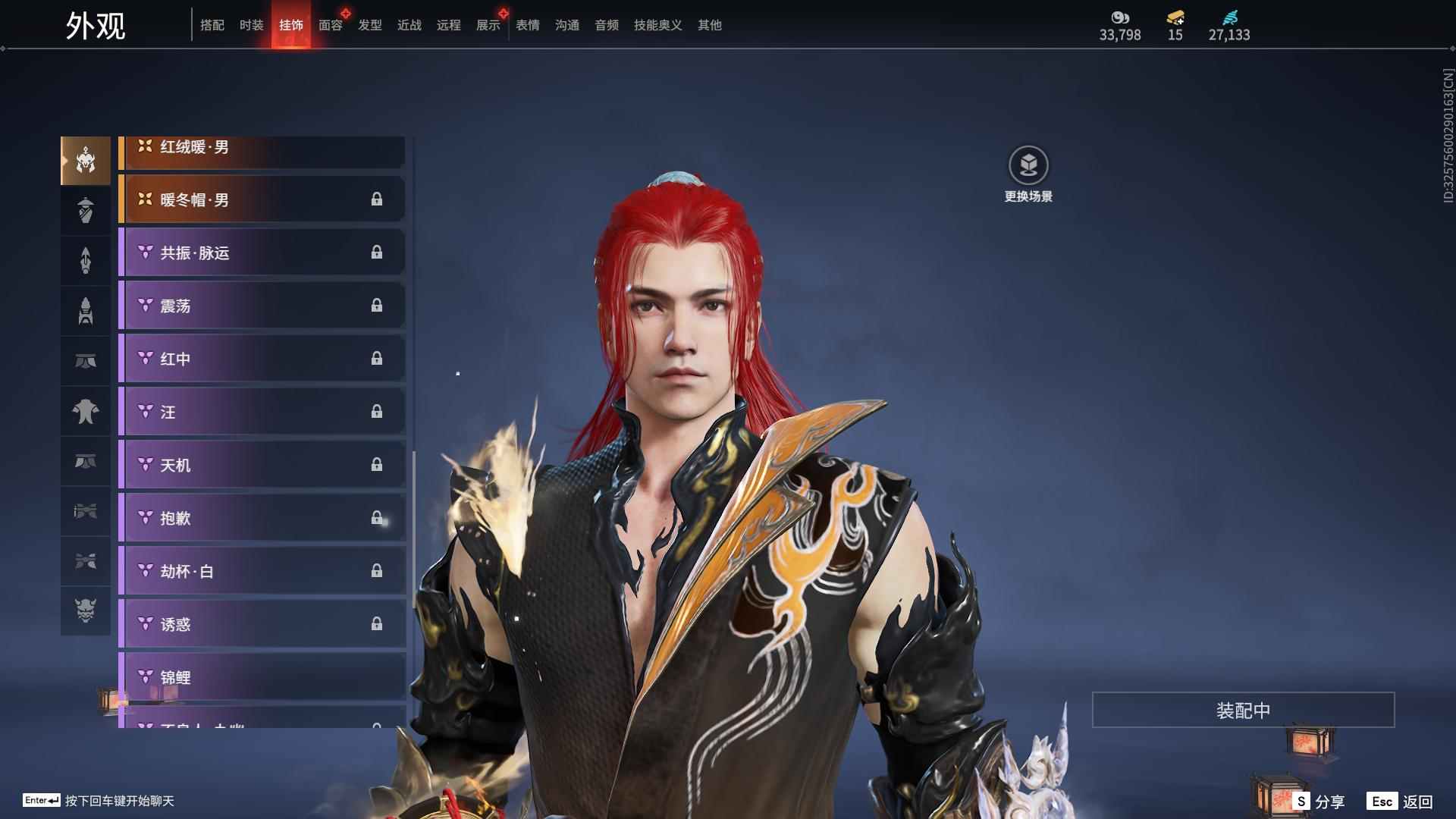The width and height of the screenshot is (1456, 819).
Task: Switch to the 展示 tab
Action: (488, 25)
